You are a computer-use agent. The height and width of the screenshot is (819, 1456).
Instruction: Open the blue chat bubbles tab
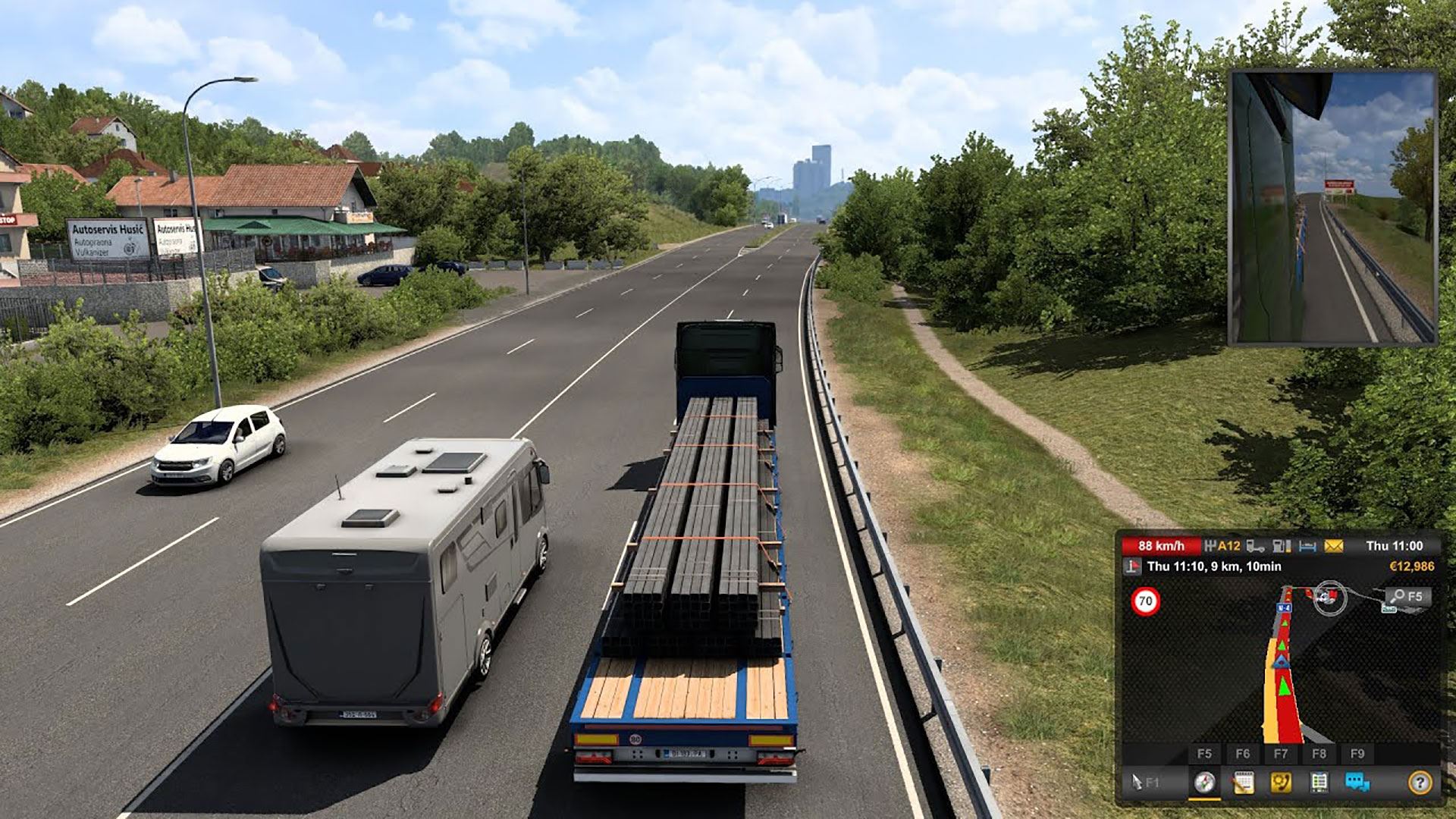click(1357, 783)
